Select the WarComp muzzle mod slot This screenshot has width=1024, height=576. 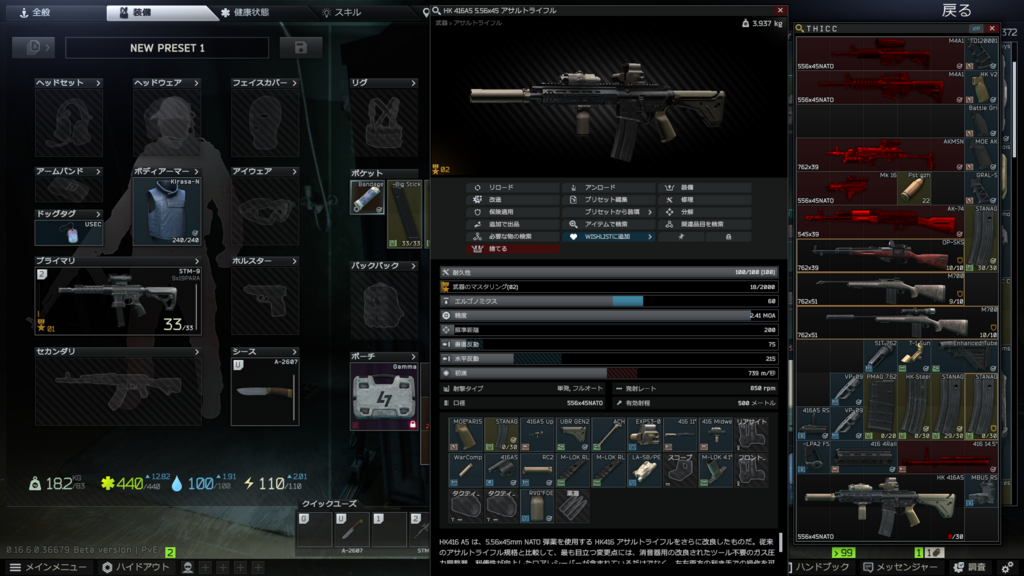[468, 470]
